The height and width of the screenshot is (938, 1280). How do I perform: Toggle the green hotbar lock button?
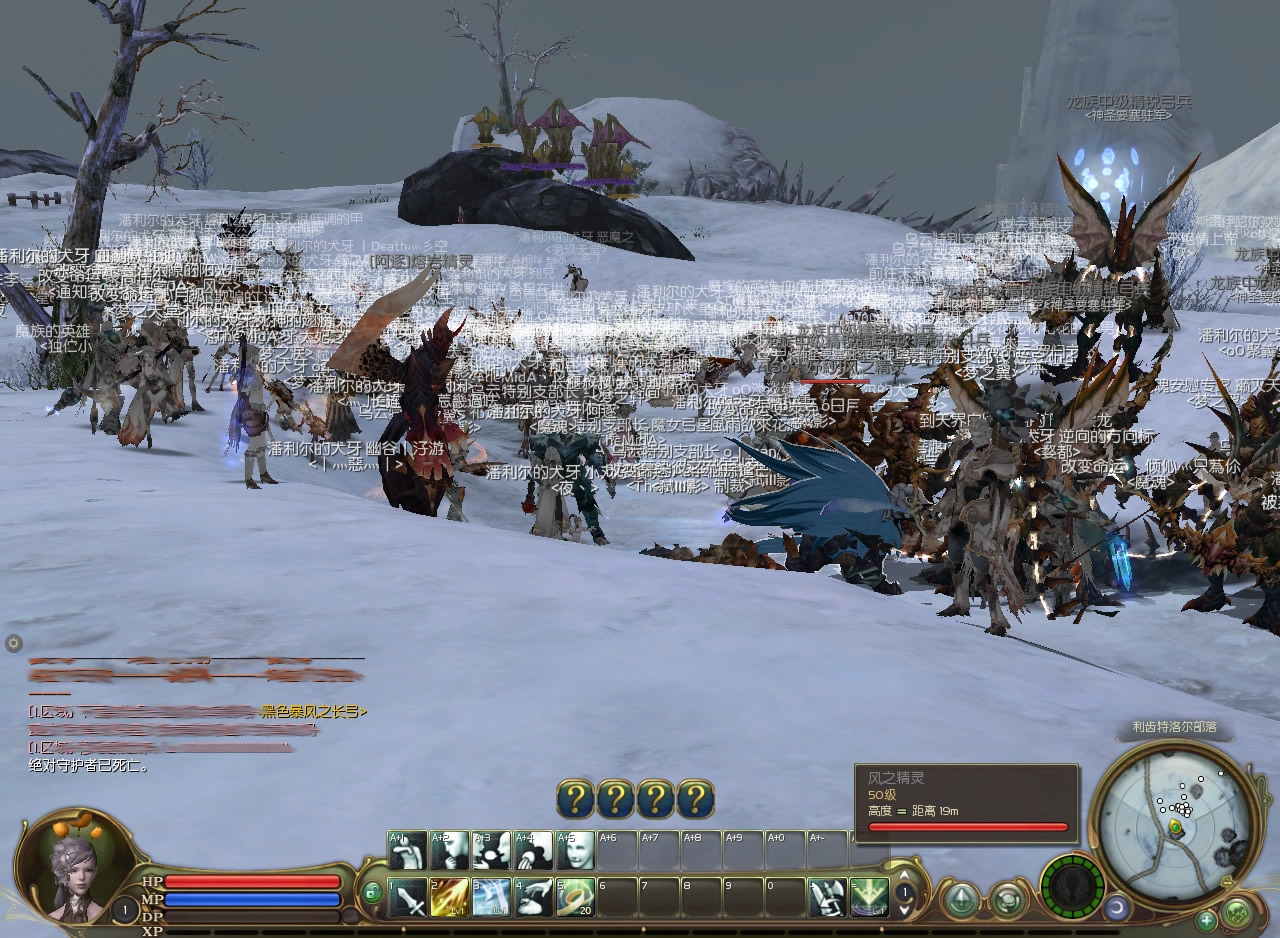pyautogui.click(x=372, y=892)
